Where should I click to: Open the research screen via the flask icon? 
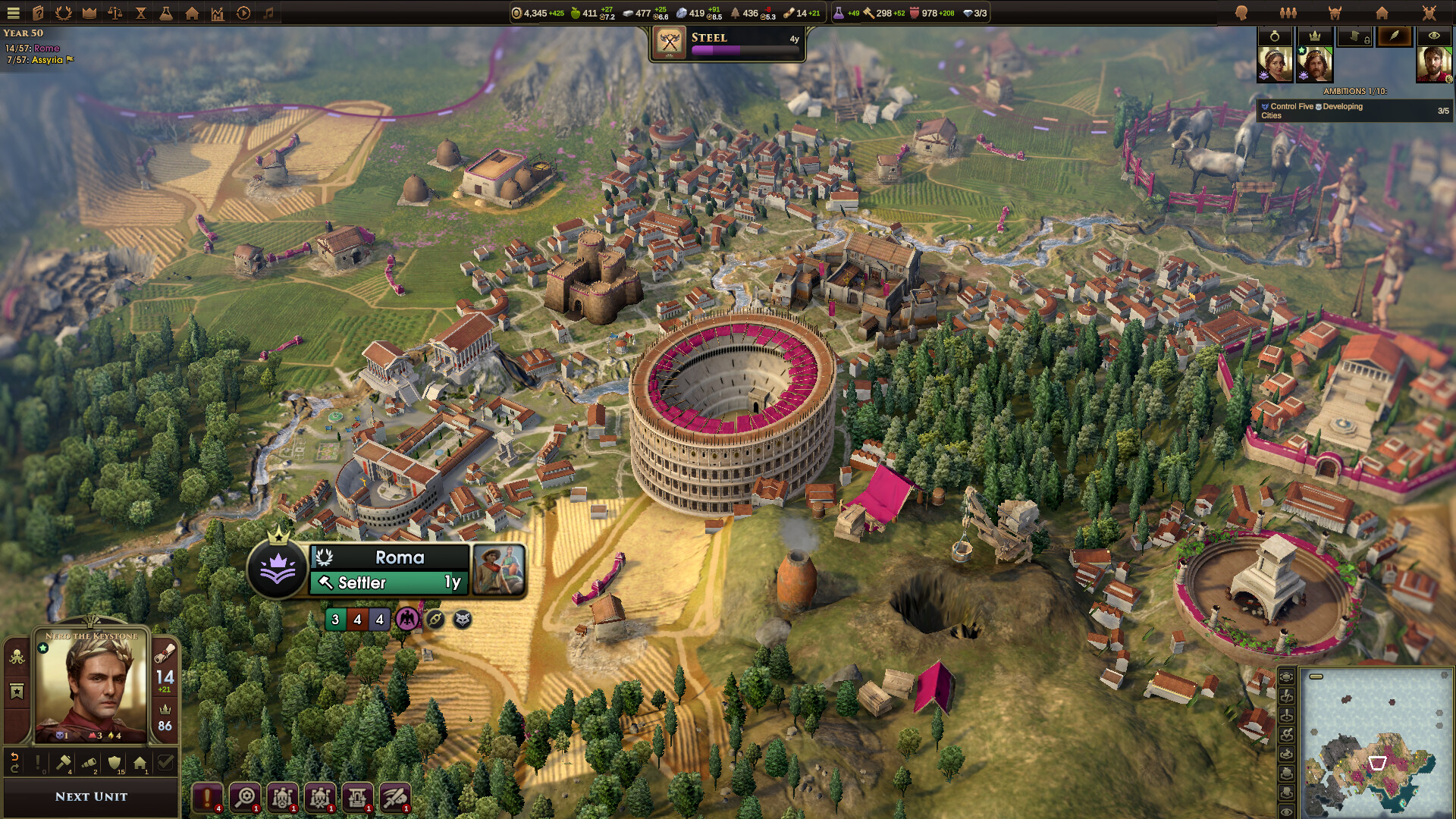click(x=167, y=12)
